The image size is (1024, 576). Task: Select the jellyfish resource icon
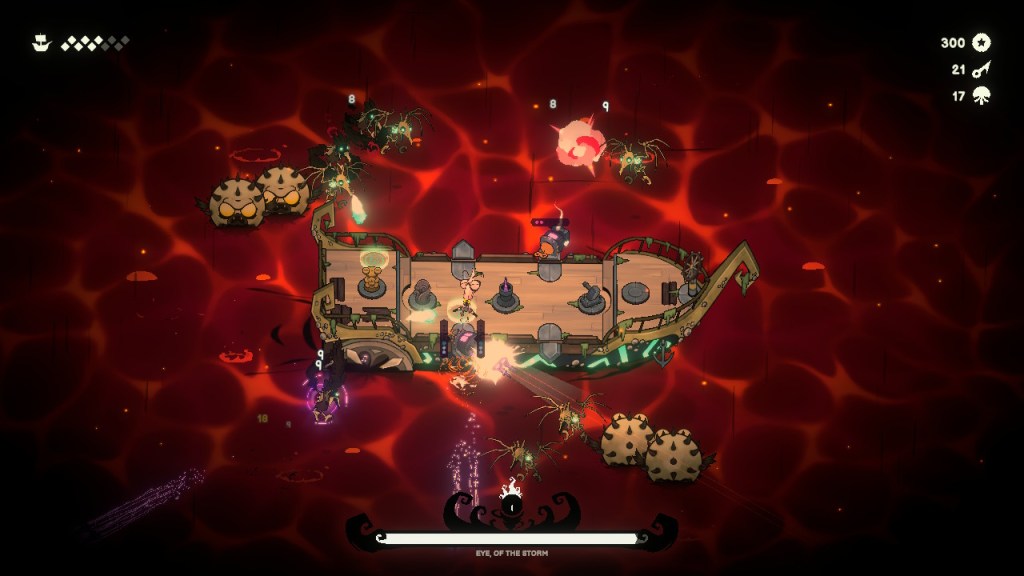[x=981, y=96]
